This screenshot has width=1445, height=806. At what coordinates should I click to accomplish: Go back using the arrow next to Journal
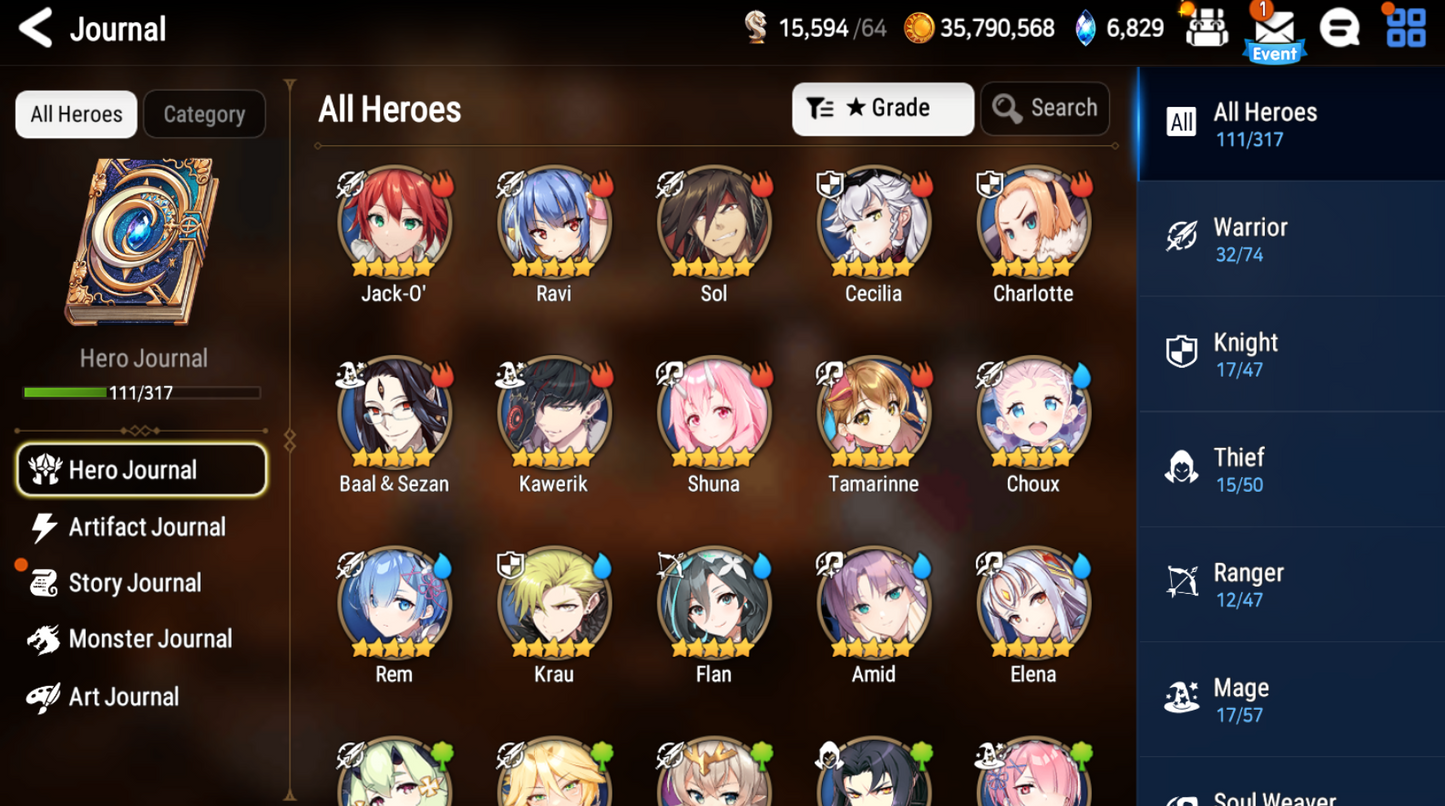pos(36,28)
